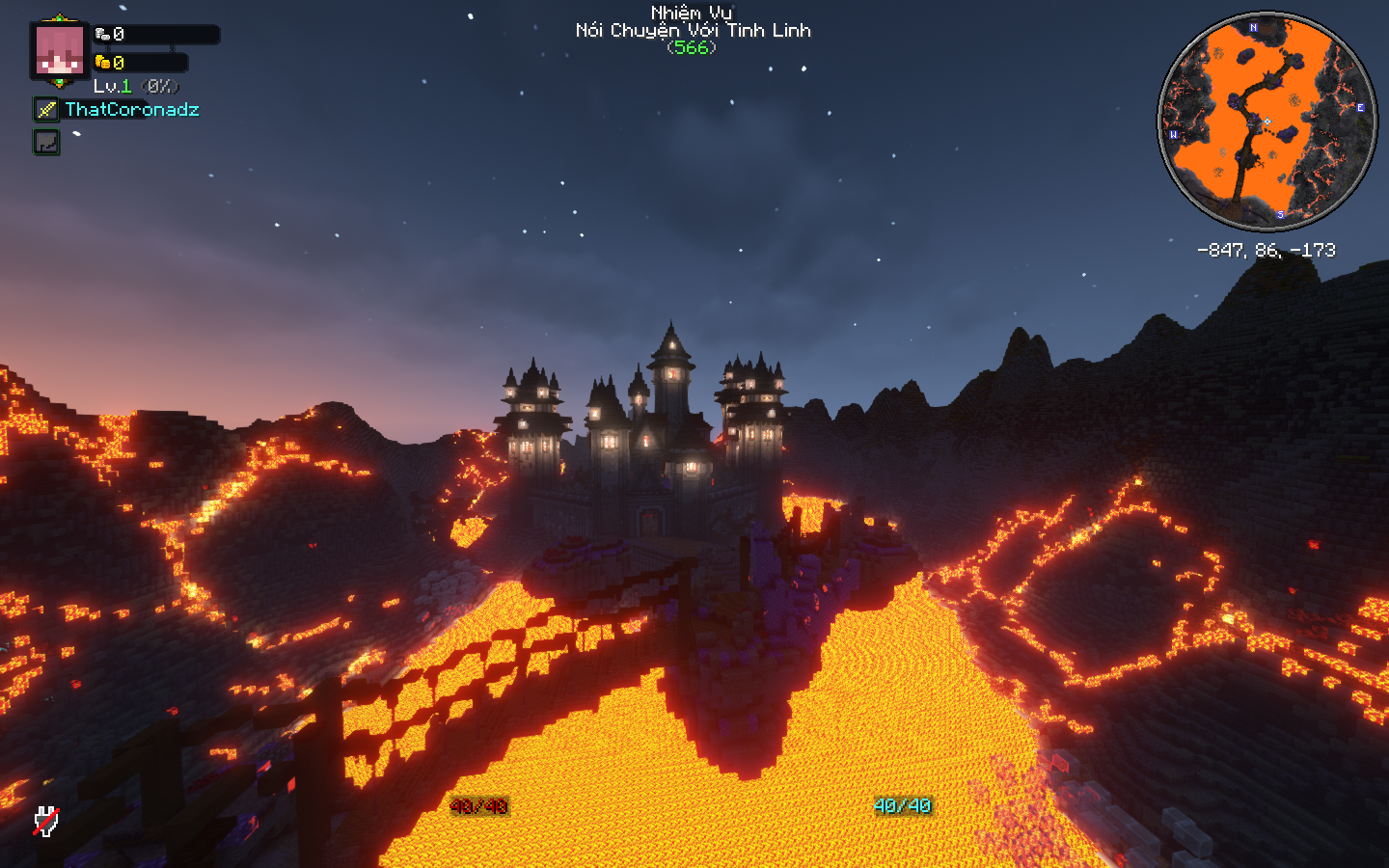Click the circular minimap
The image size is (1389, 868).
click(1266, 122)
